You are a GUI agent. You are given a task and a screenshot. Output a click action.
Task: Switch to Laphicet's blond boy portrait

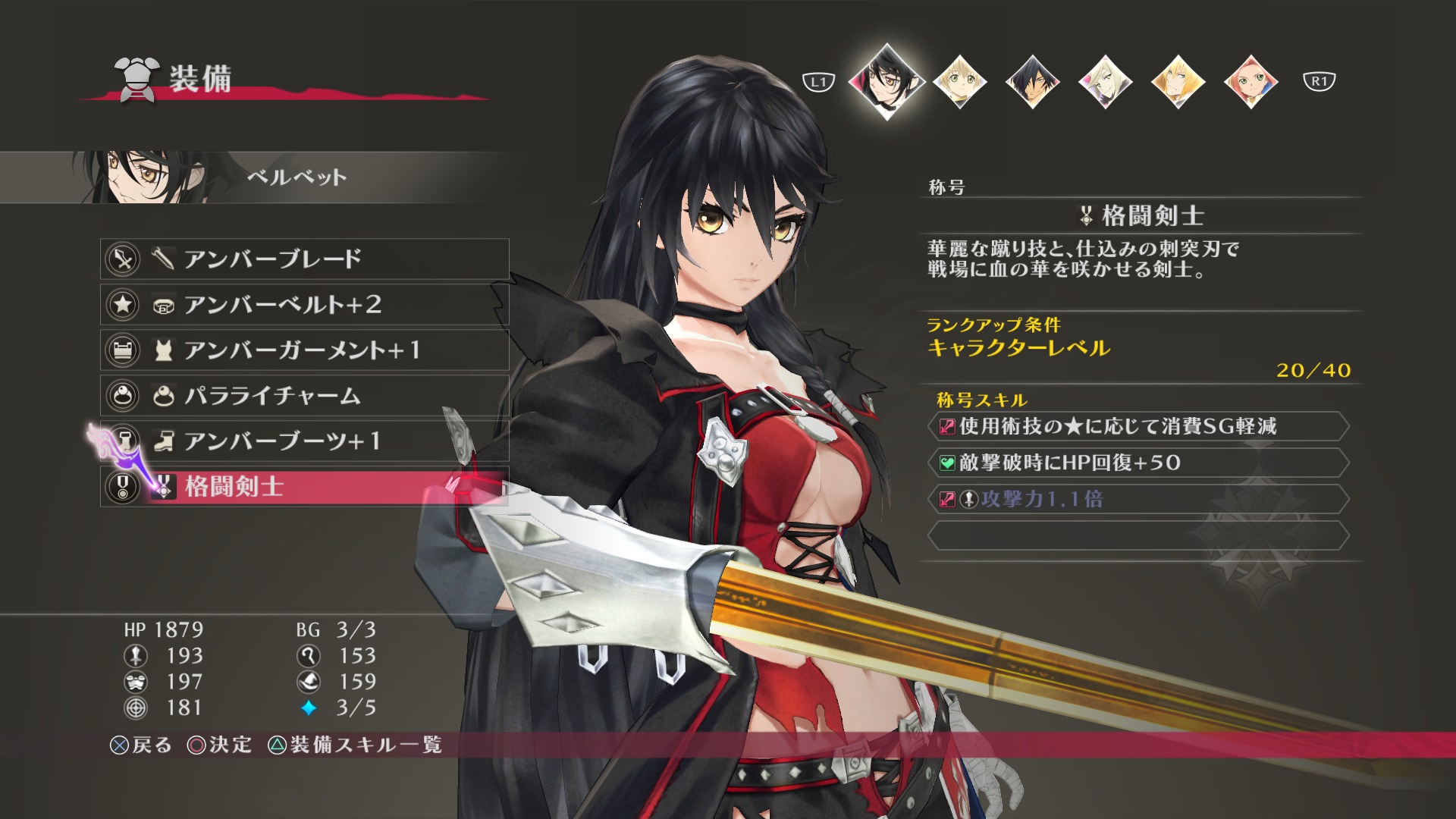tap(960, 82)
